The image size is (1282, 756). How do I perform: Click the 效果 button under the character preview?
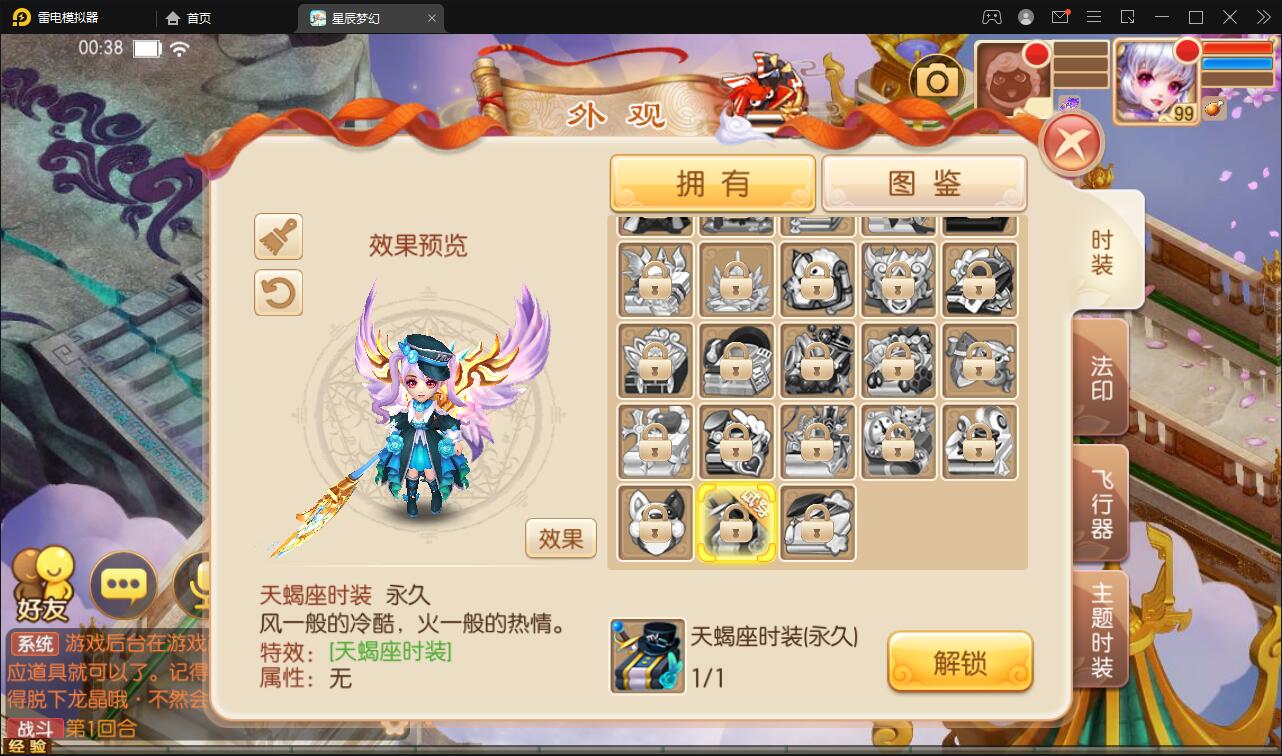point(560,538)
